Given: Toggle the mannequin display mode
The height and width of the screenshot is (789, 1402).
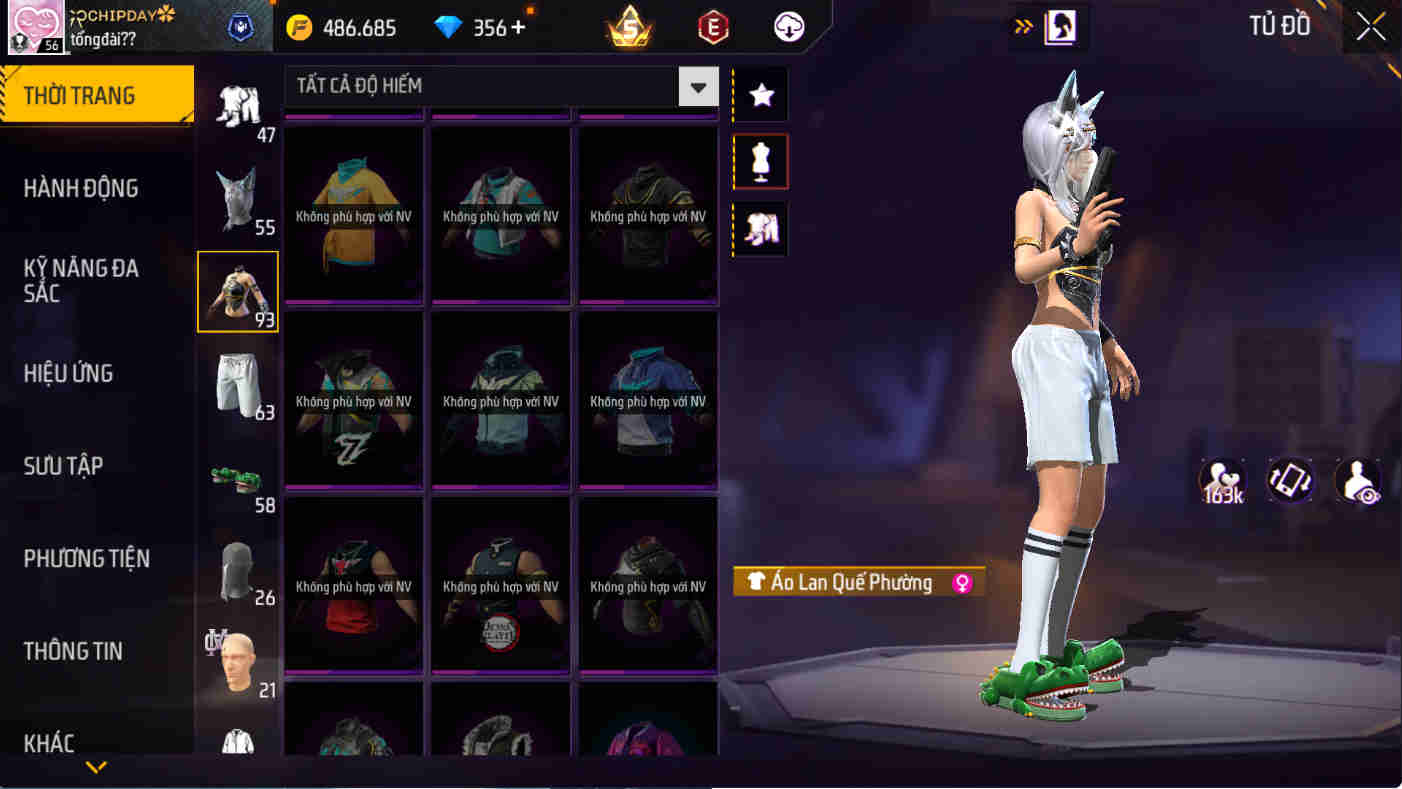Looking at the screenshot, I should 759,161.
